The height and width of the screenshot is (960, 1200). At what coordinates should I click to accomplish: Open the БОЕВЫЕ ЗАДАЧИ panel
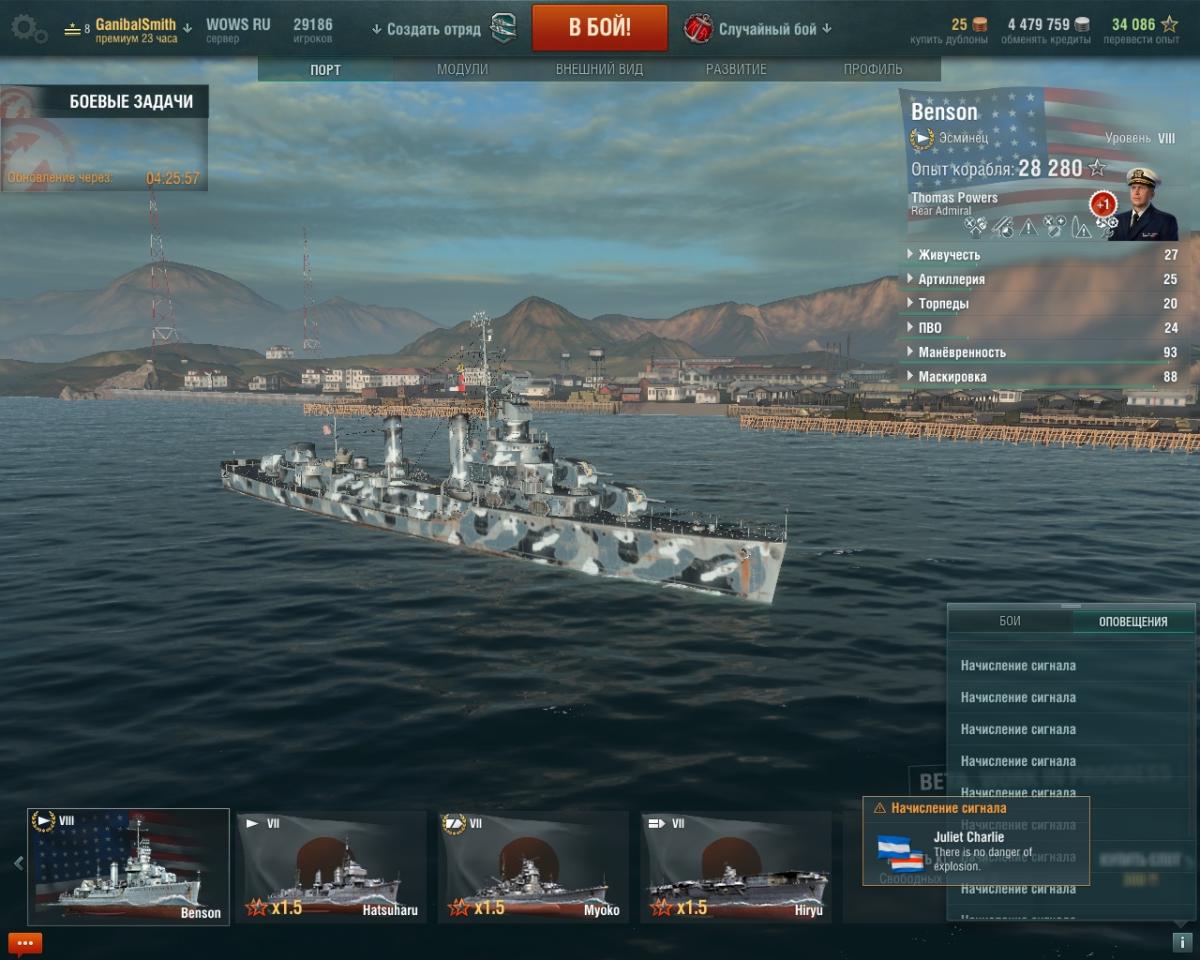(130, 102)
